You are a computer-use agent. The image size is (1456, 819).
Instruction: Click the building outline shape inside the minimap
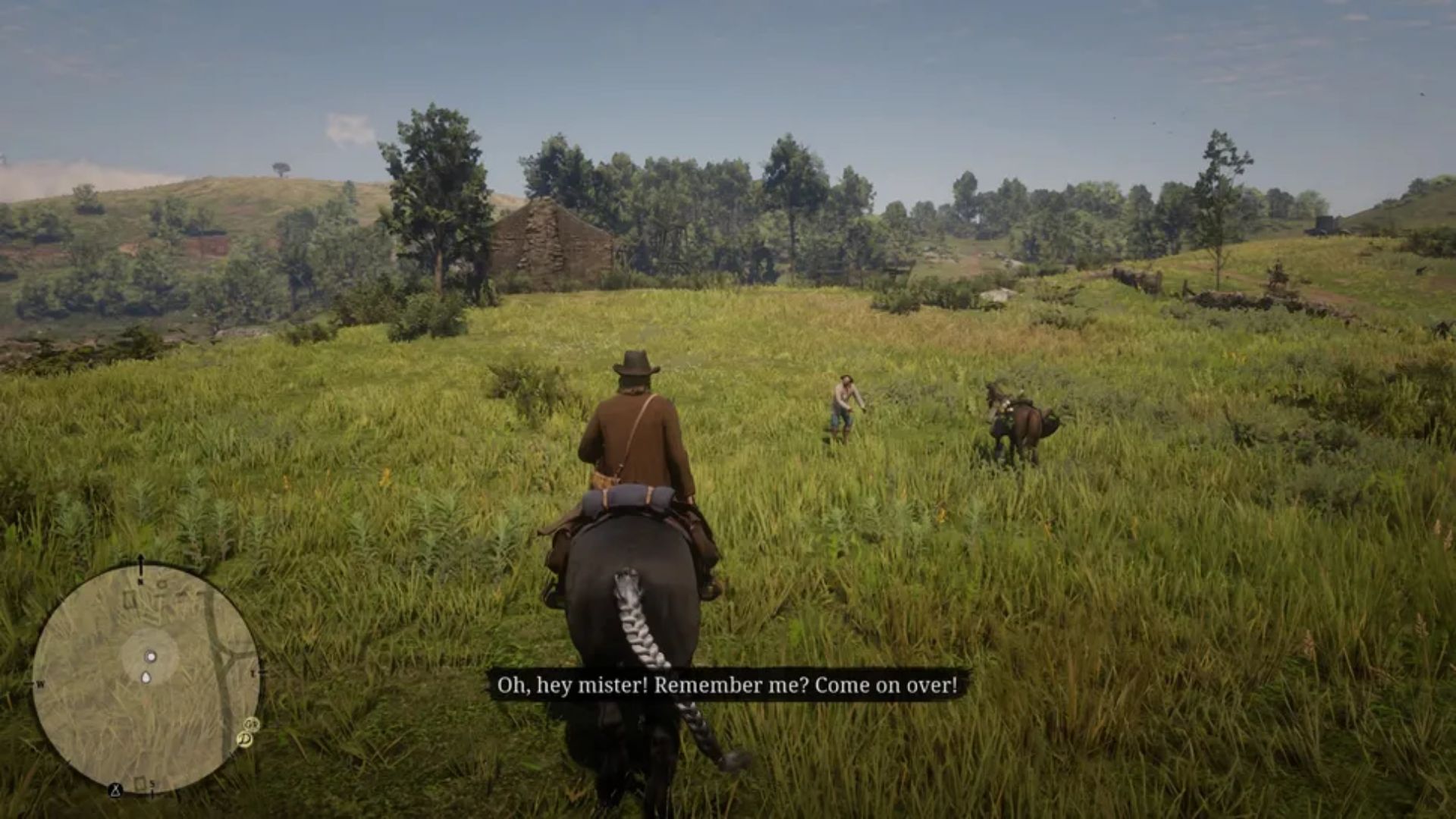click(130, 599)
